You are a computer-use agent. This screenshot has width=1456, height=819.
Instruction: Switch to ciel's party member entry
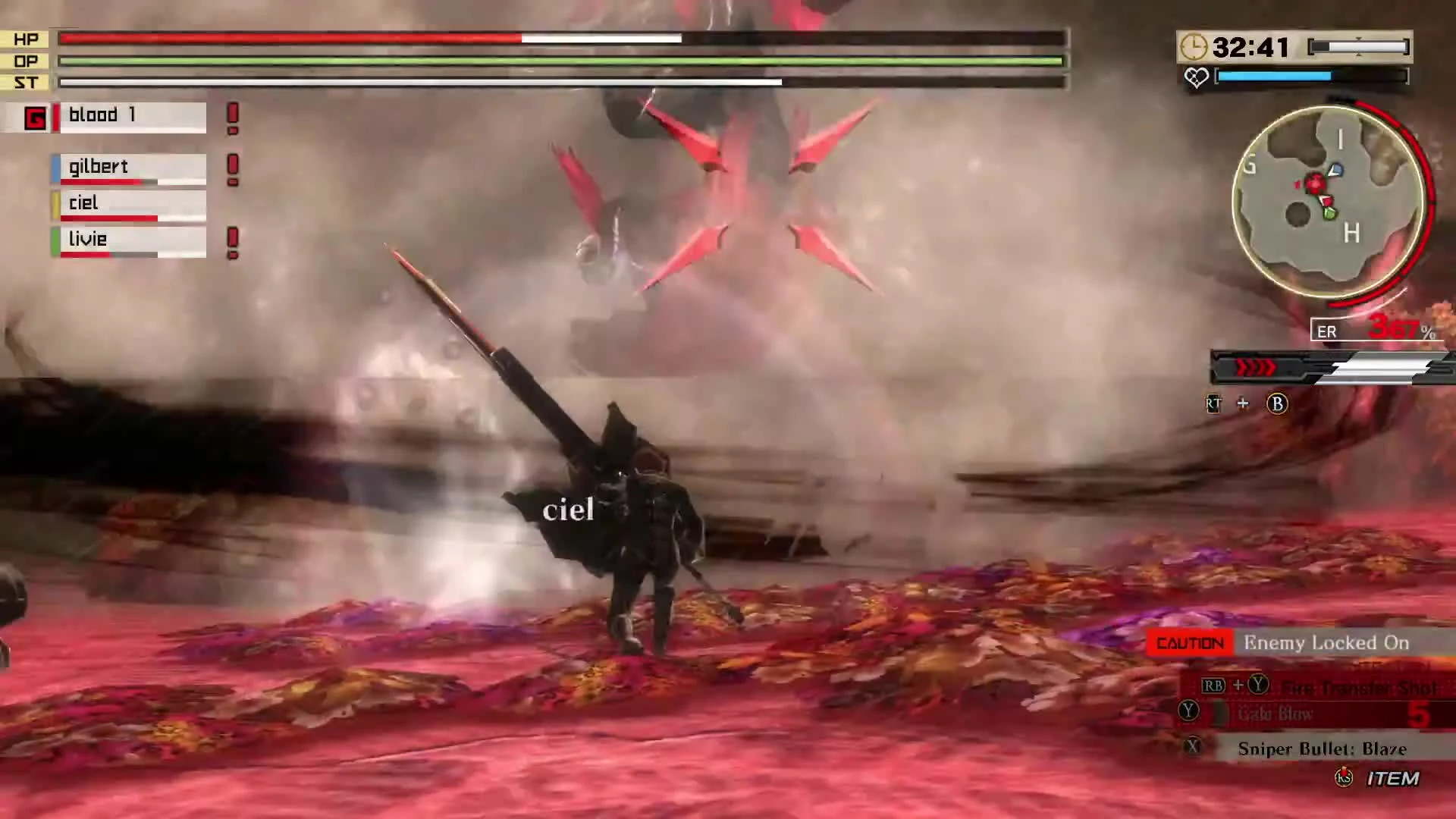coord(129,203)
